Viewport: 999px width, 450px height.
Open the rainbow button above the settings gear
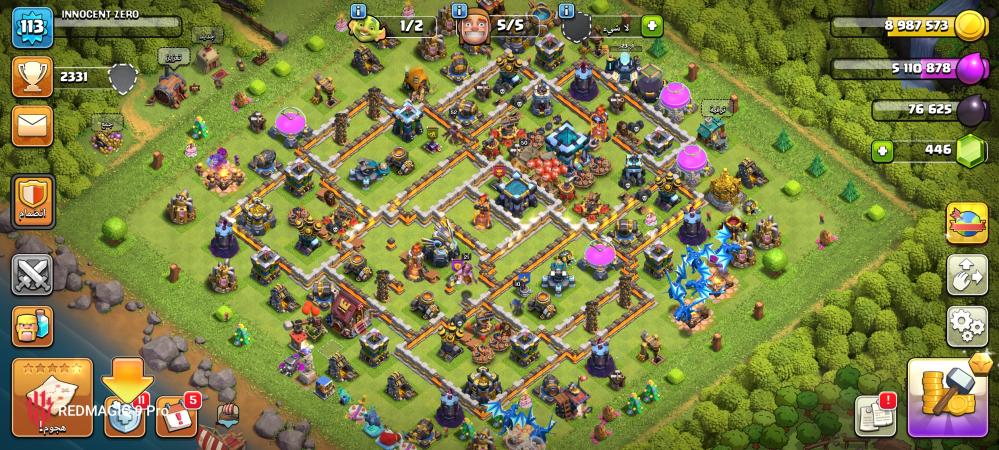pyautogui.click(x=966, y=223)
